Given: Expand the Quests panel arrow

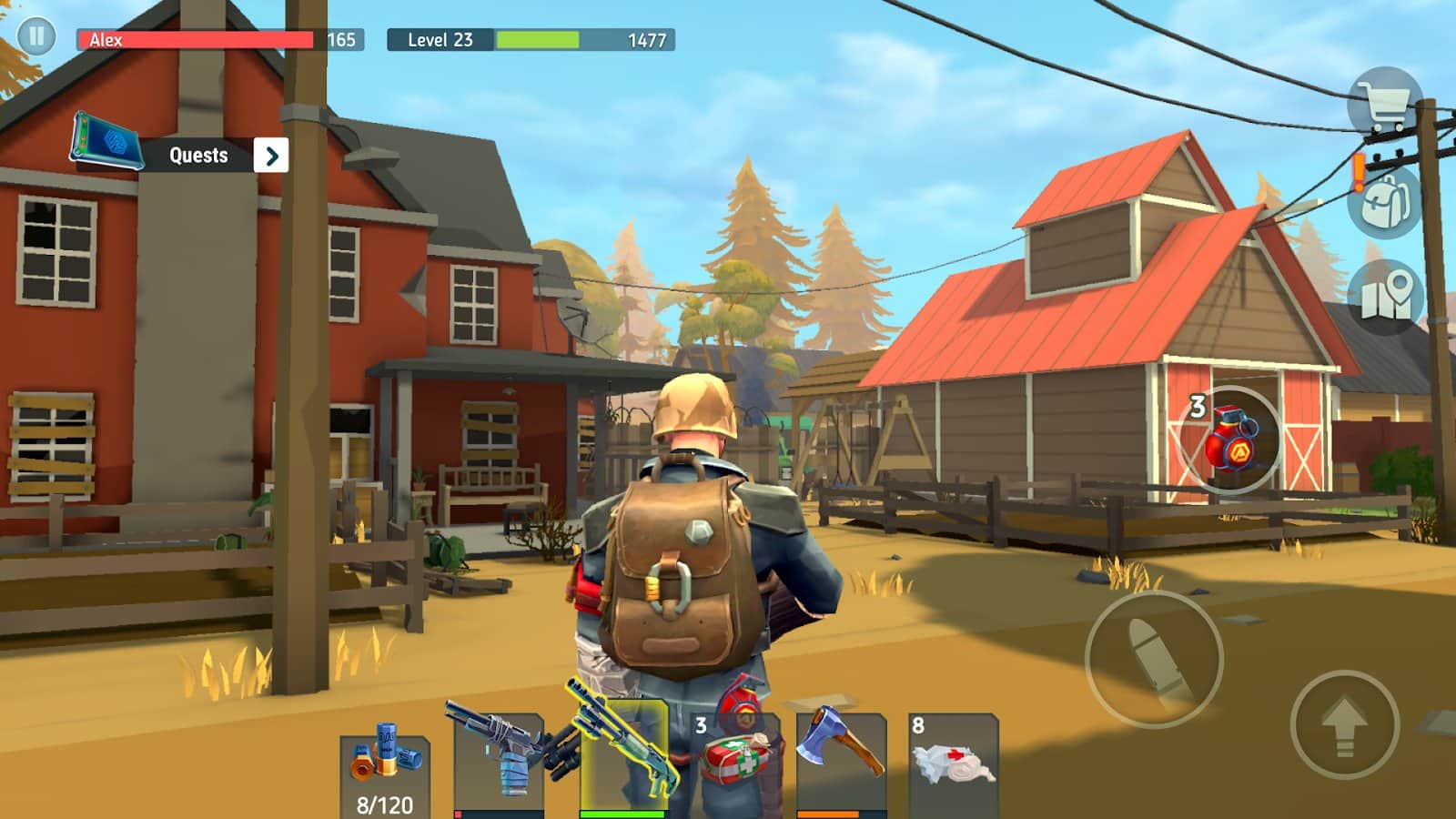Looking at the screenshot, I should pos(271,156).
